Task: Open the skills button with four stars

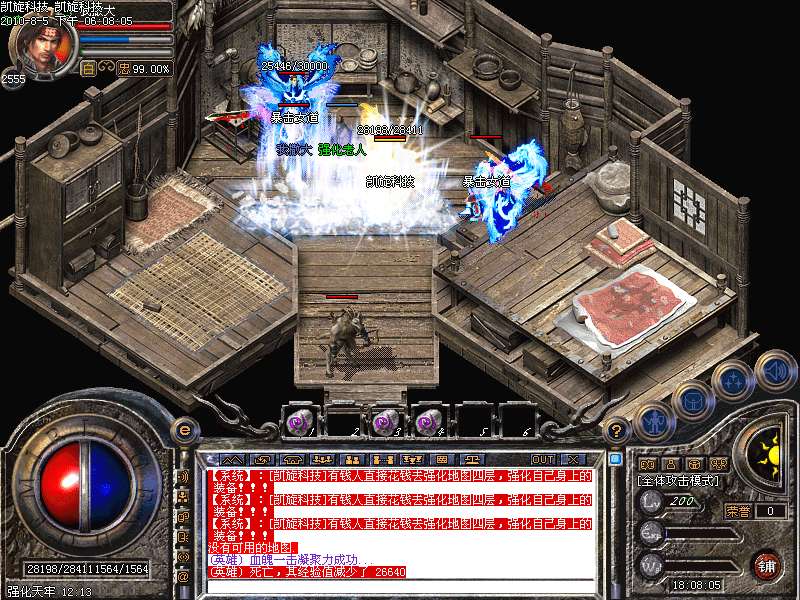Action: tap(733, 381)
